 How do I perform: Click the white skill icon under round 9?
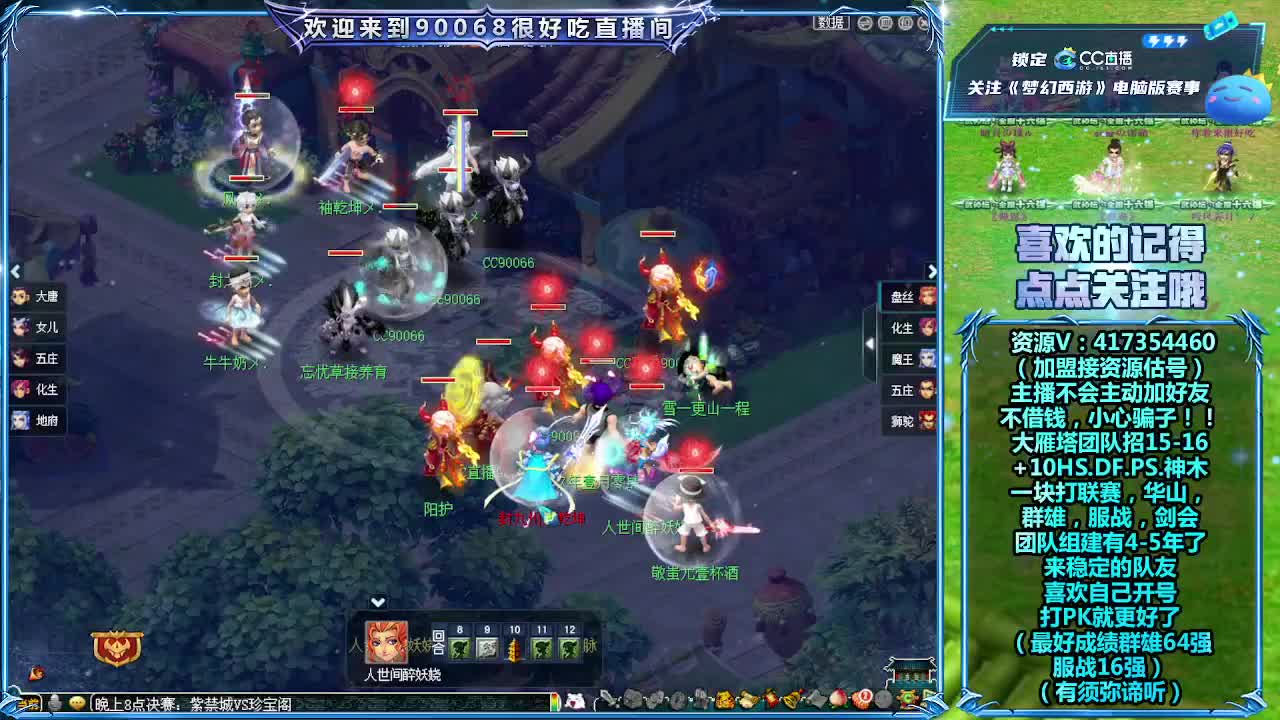tap(486, 648)
